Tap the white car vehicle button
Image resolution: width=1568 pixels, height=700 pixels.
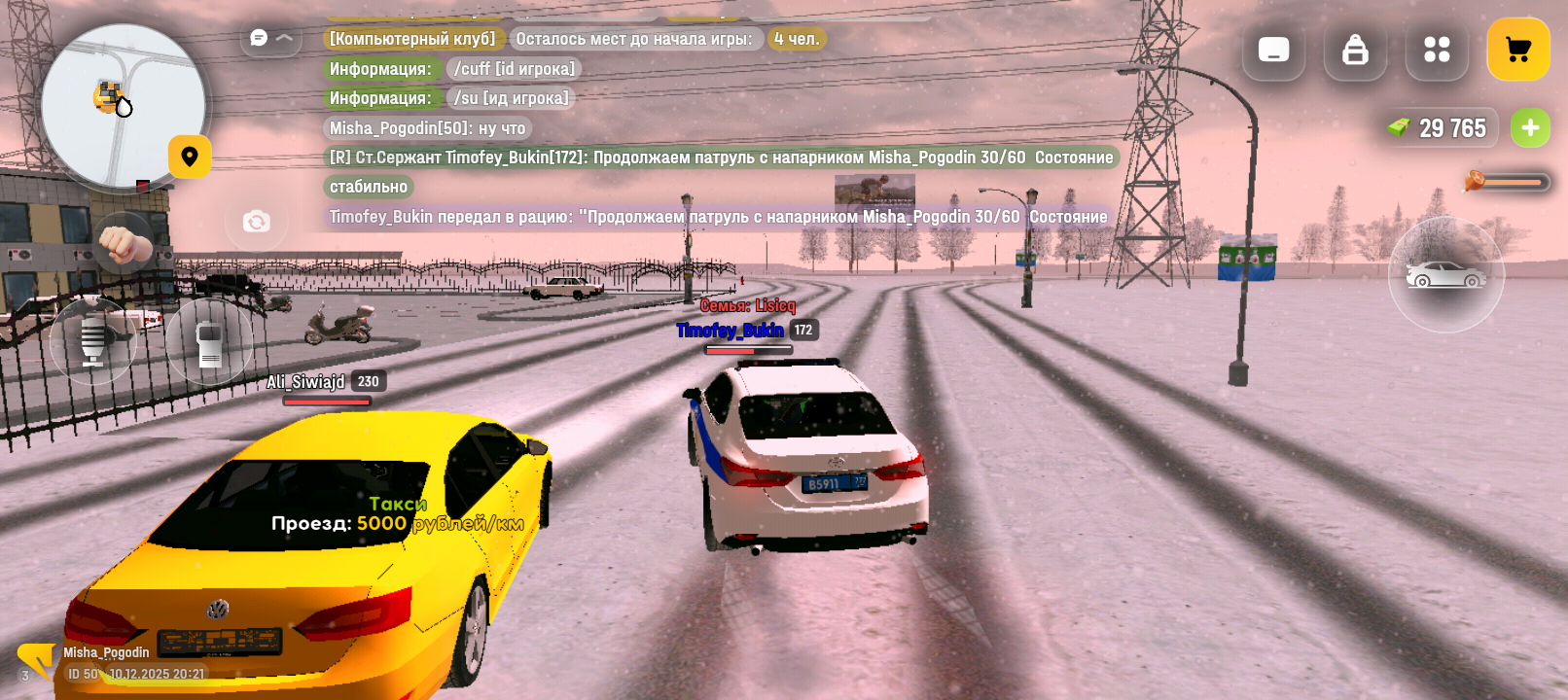click(x=1445, y=275)
